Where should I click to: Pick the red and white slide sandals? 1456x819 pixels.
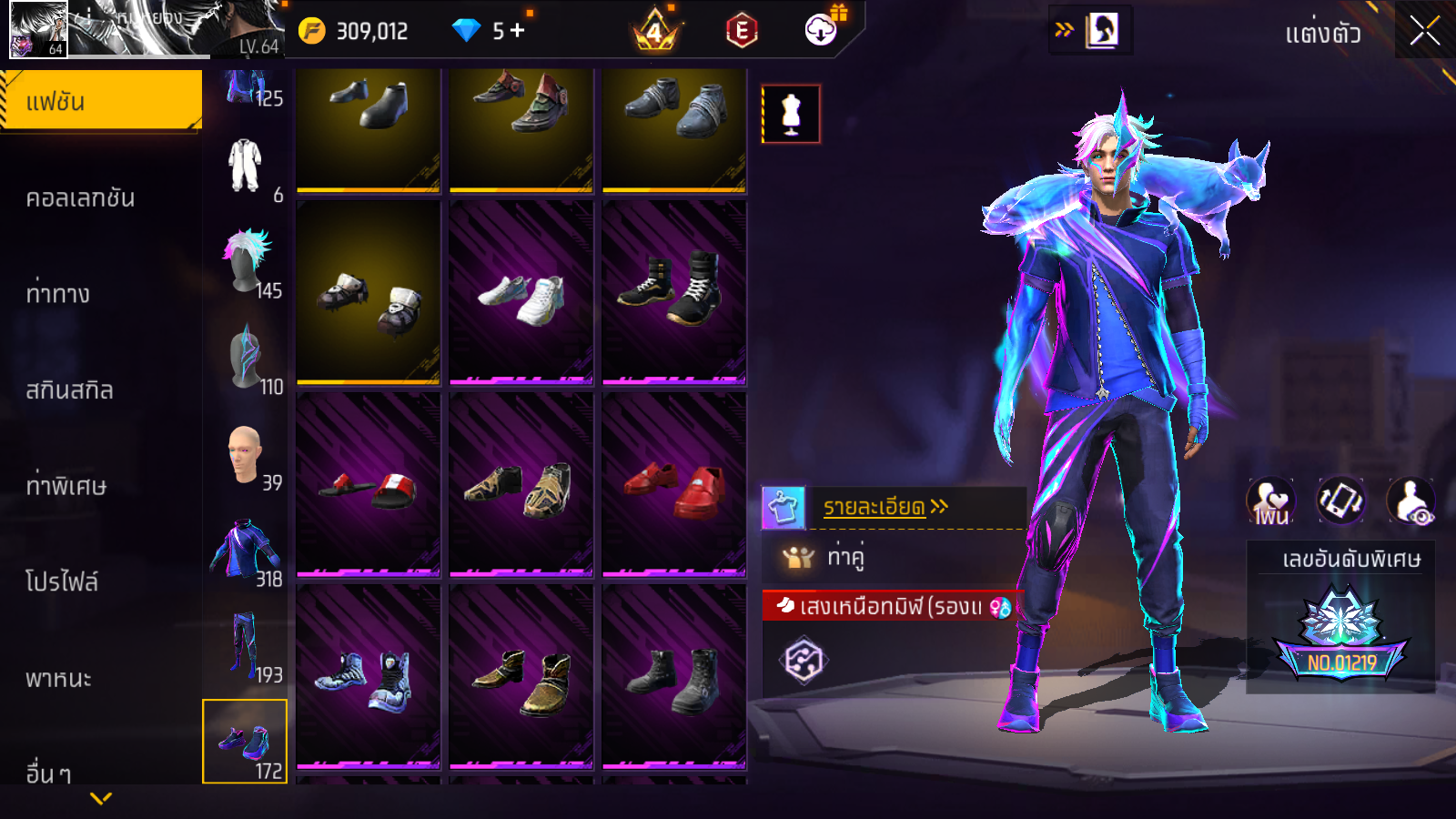click(x=369, y=485)
